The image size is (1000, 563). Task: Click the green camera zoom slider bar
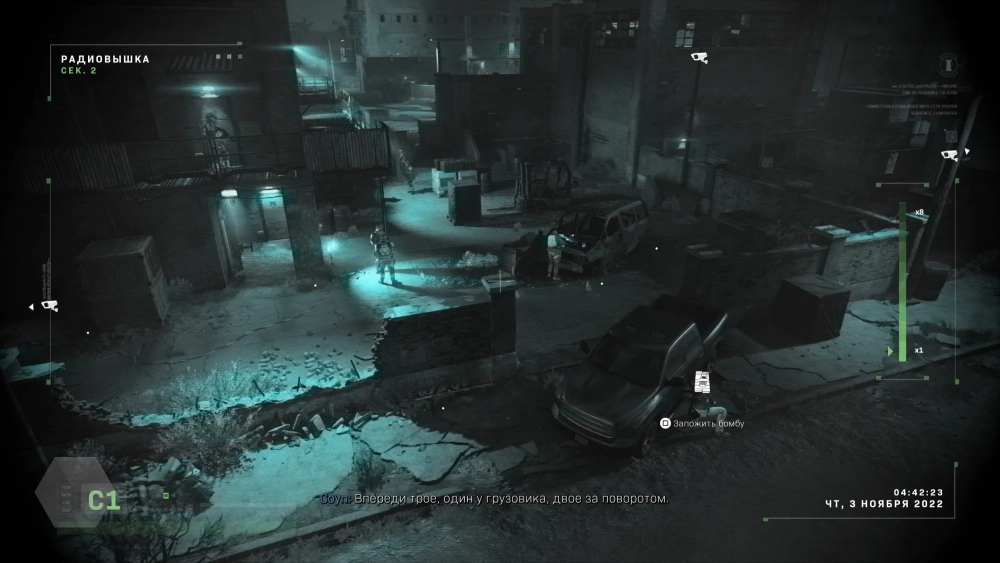[x=902, y=282]
